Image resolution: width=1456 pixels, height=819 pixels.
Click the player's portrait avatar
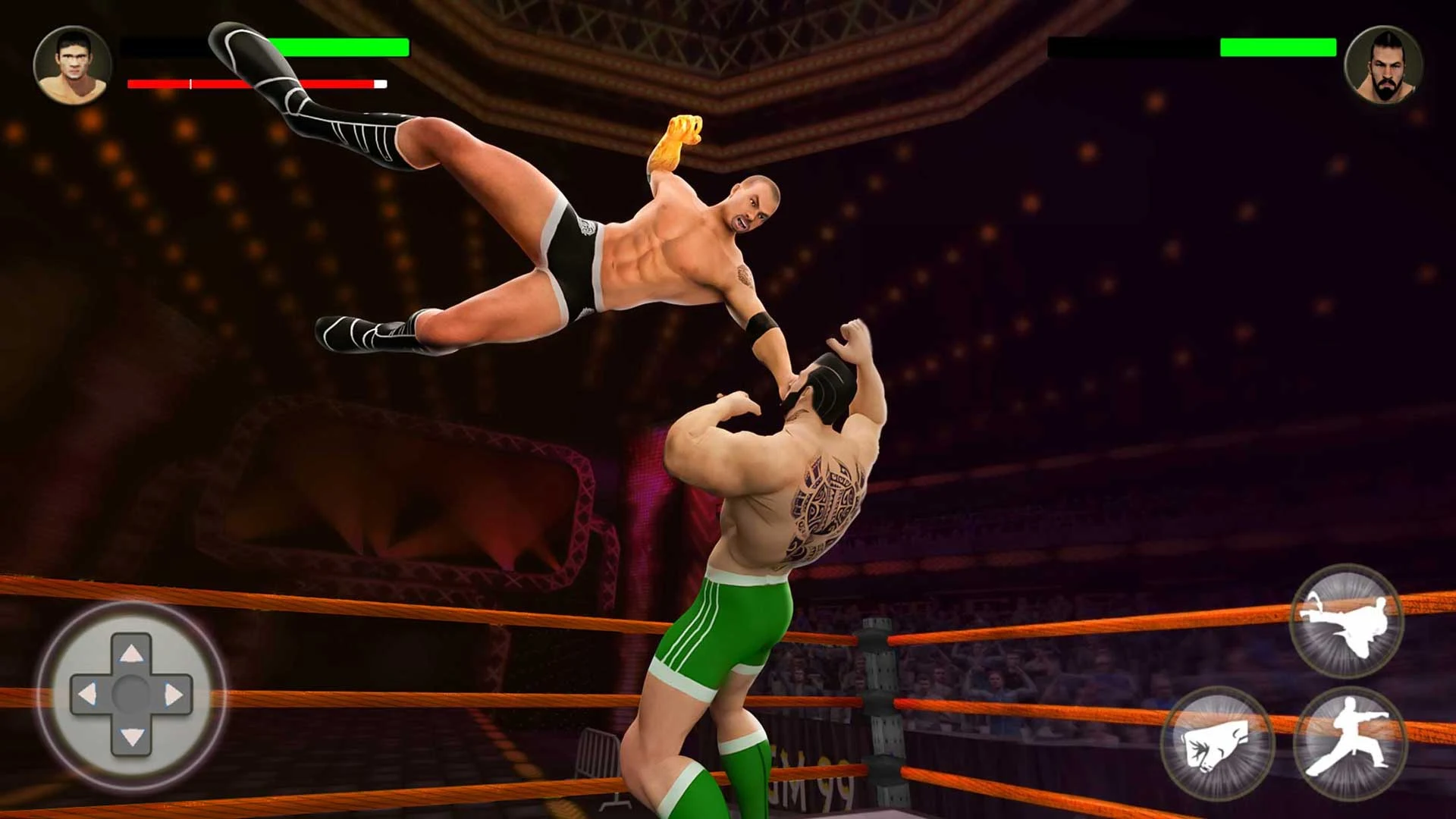pyautogui.click(x=73, y=65)
